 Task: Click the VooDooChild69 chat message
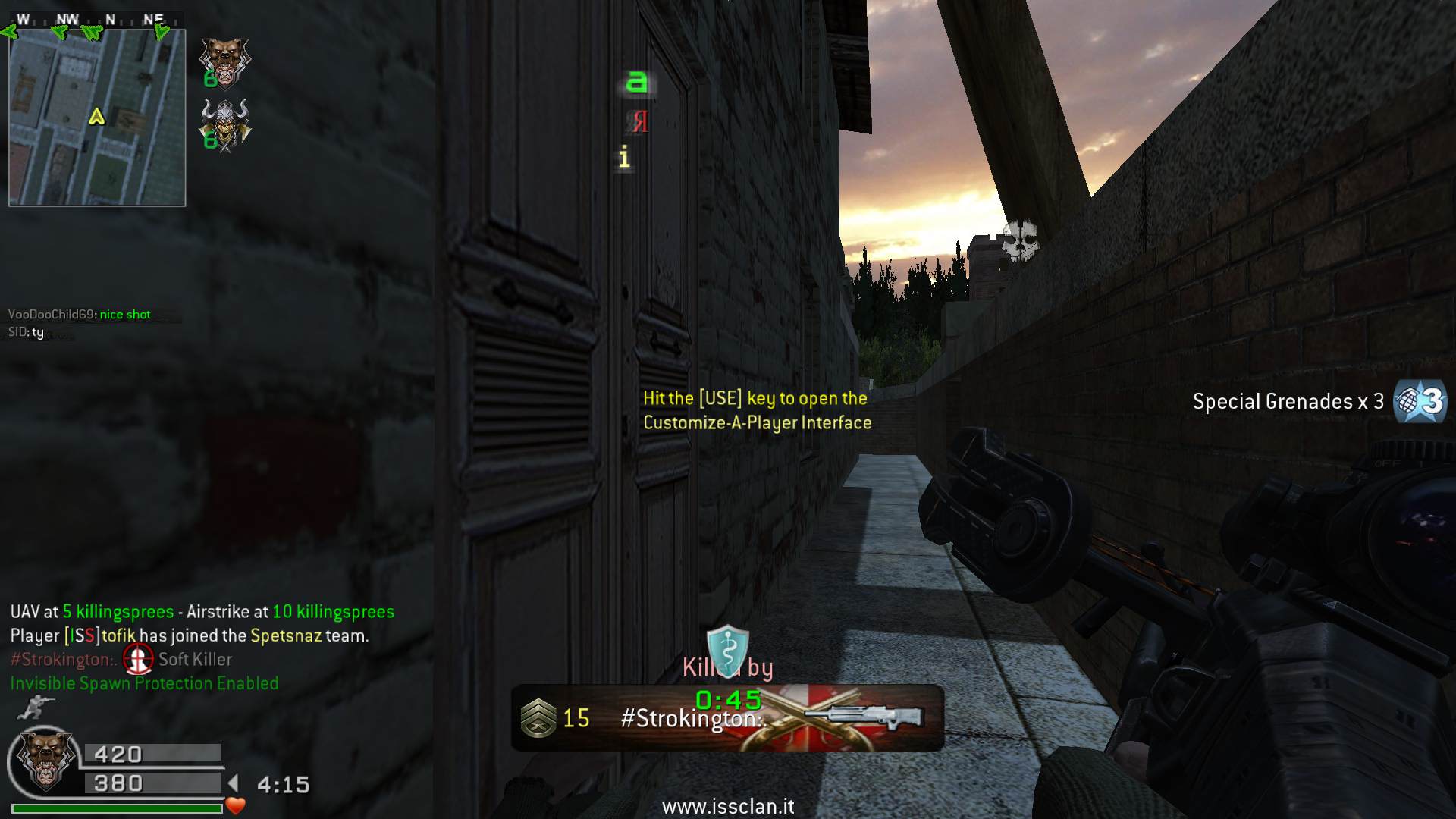click(x=80, y=315)
